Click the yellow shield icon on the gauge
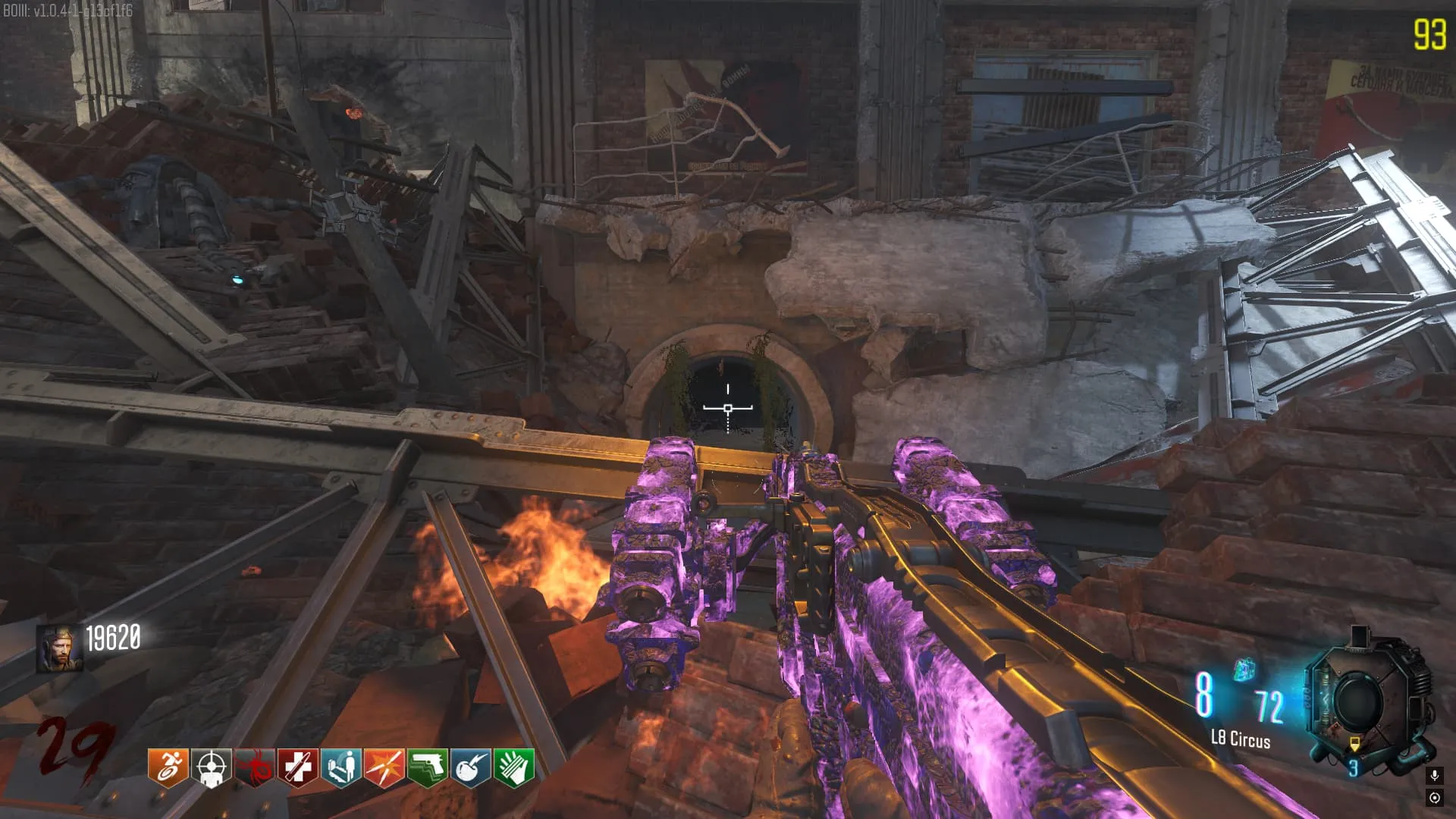The width and height of the screenshot is (1456, 819). coord(1354,743)
